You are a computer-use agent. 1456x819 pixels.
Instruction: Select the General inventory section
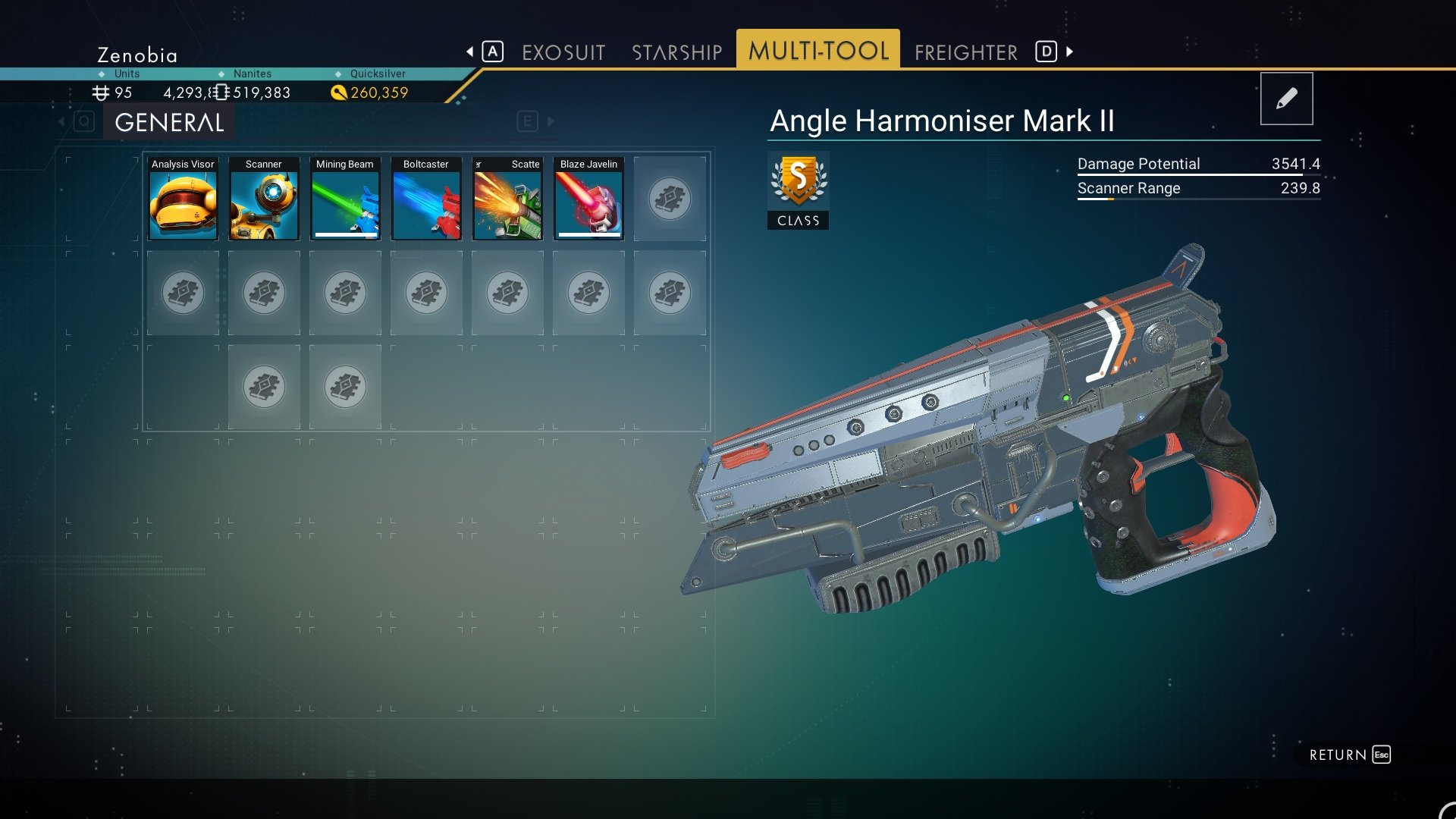pyautogui.click(x=169, y=122)
